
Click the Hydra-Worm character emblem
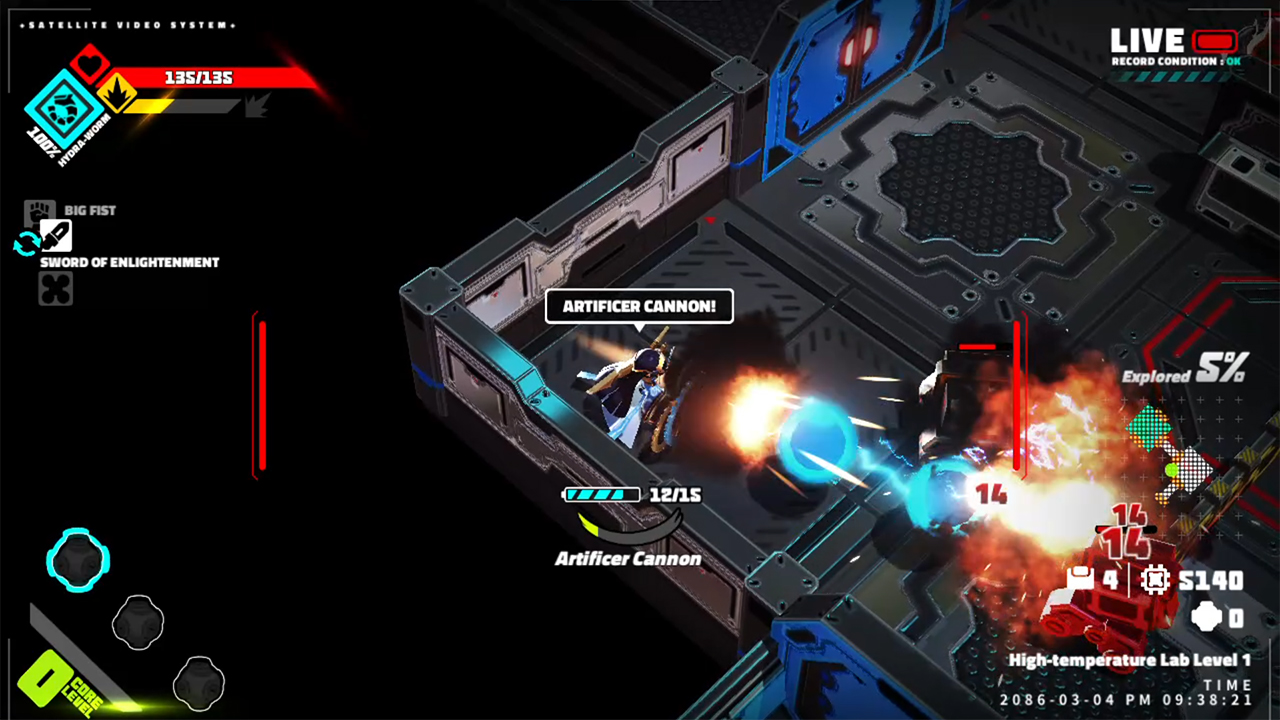62,110
